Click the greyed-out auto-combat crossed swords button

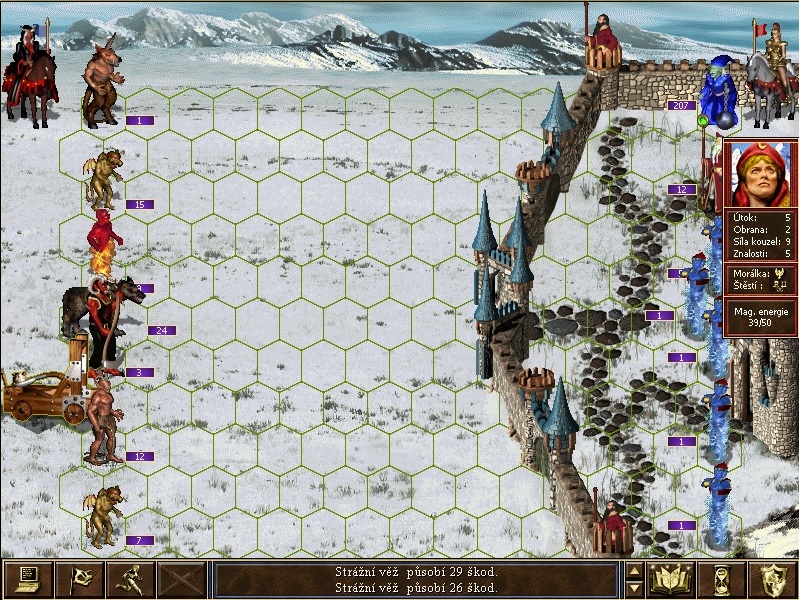tap(183, 579)
